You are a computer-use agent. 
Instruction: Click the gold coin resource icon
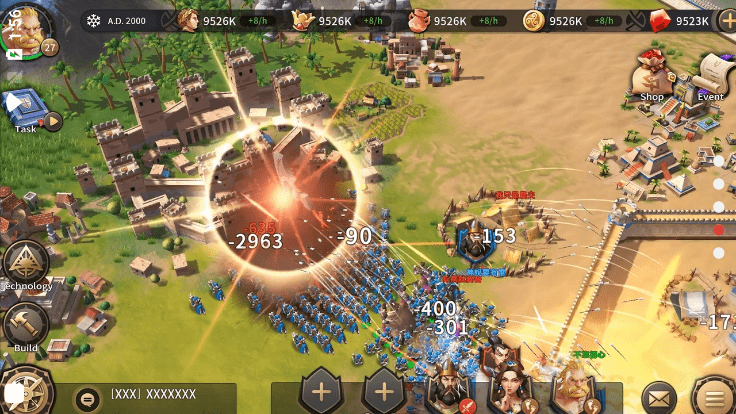tap(533, 20)
